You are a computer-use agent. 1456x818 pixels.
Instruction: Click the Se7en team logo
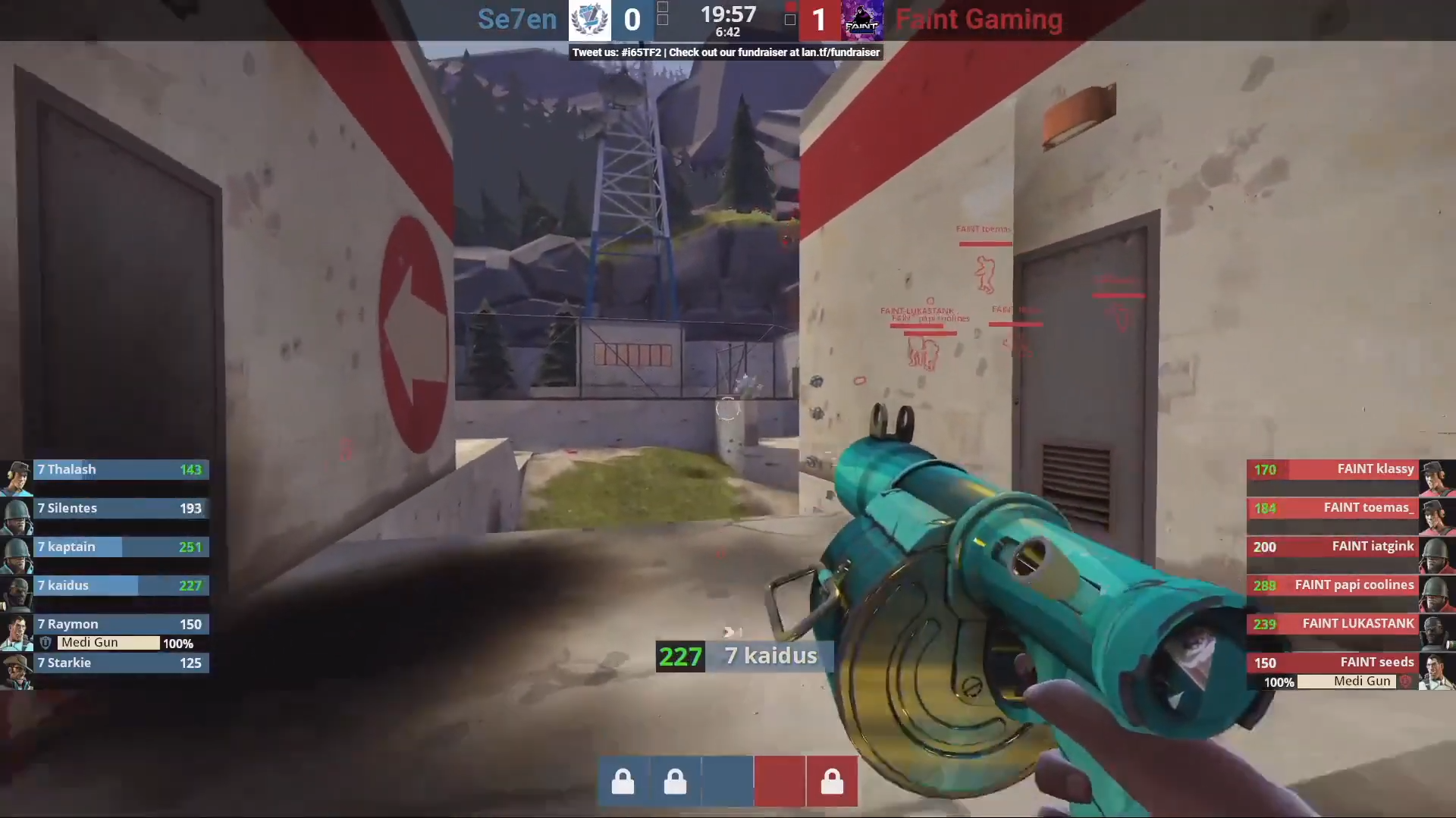tap(590, 20)
